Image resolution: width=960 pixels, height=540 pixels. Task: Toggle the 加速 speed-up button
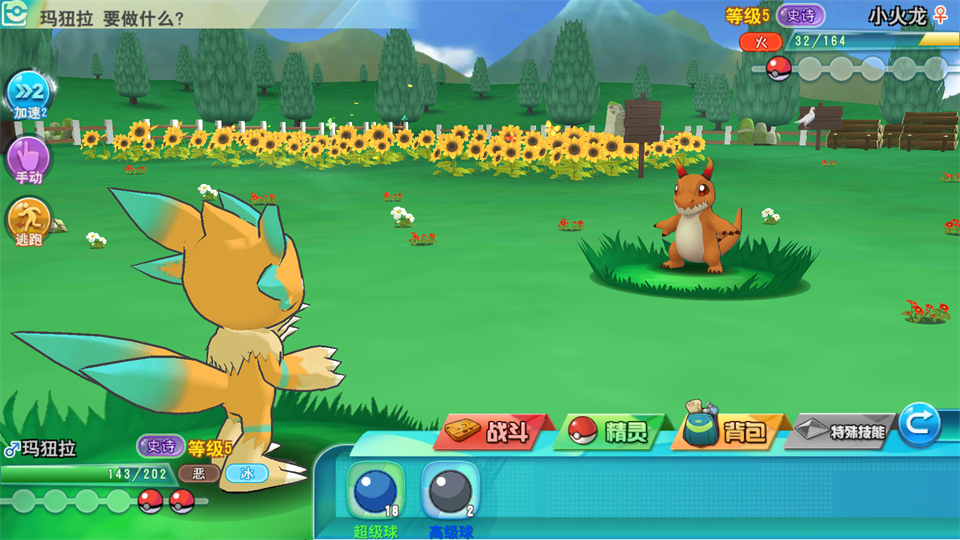coord(27,95)
